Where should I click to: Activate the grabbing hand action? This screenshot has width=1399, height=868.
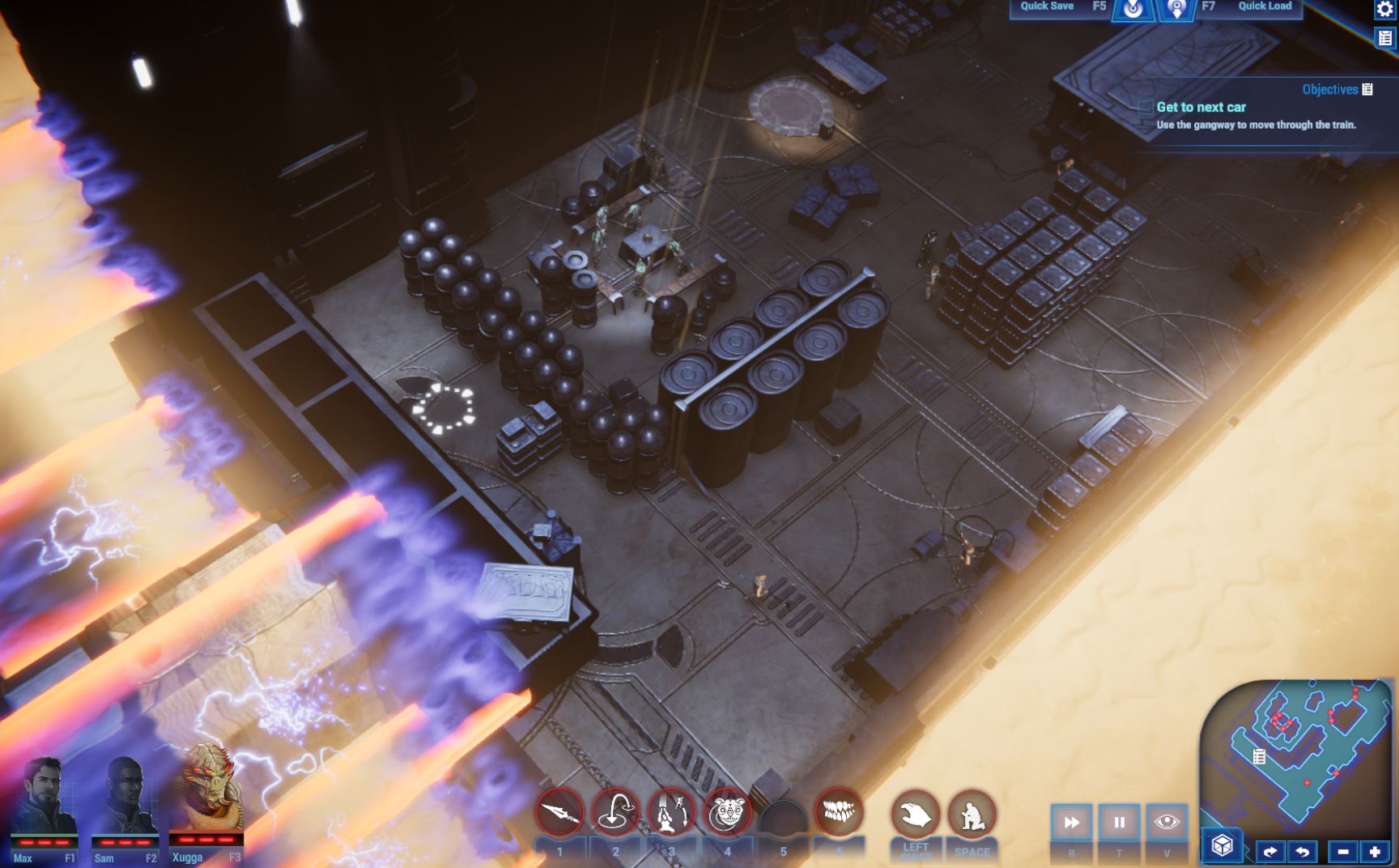click(916, 815)
